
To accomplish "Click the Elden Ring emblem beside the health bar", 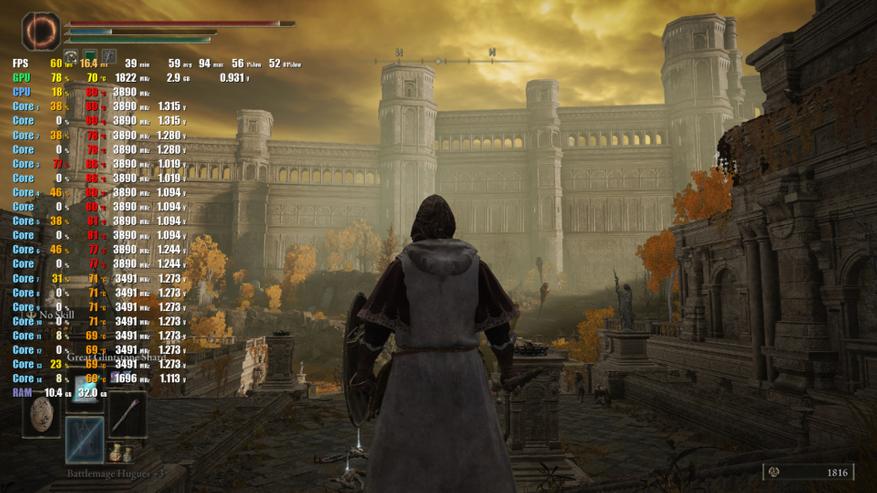I will 41,31.
